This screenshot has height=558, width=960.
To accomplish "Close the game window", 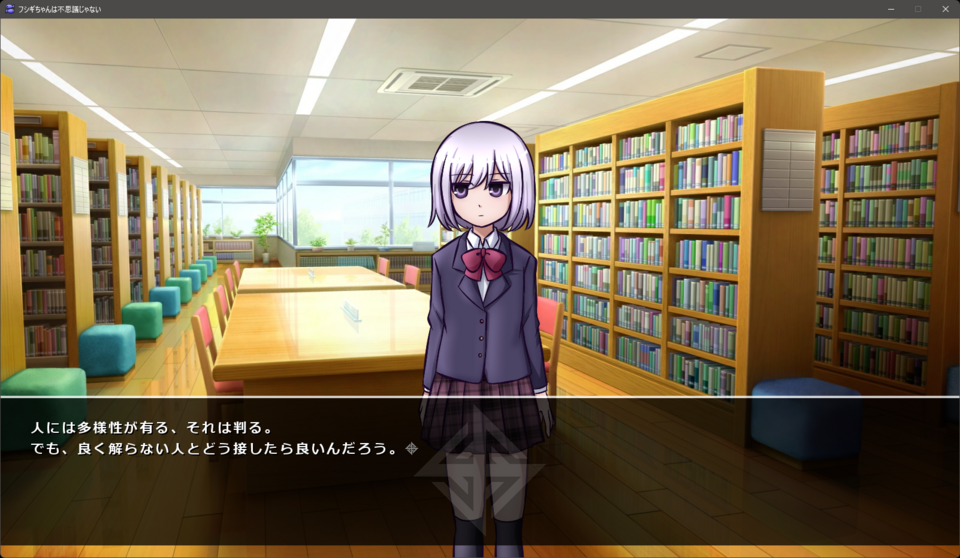I will click(x=945, y=9).
